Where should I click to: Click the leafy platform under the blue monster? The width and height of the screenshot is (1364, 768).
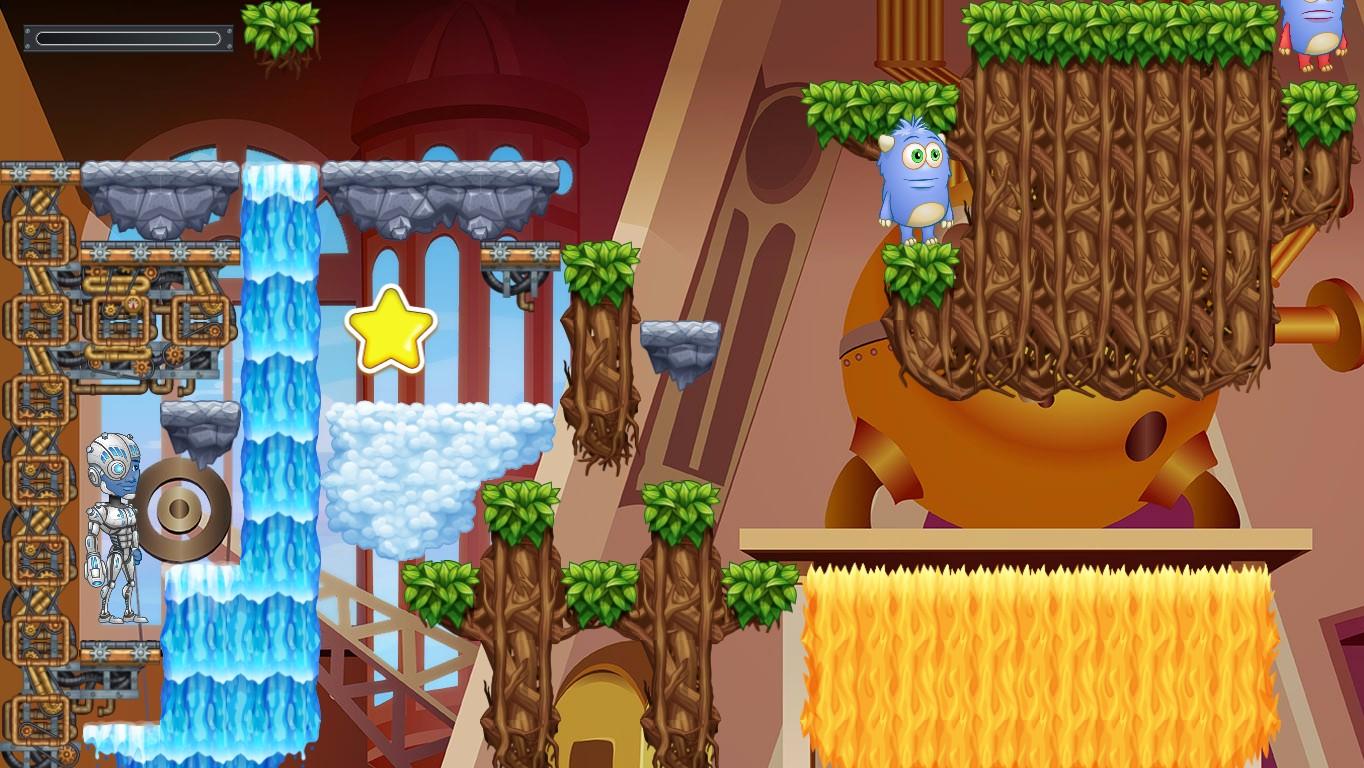(x=918, y=268)
